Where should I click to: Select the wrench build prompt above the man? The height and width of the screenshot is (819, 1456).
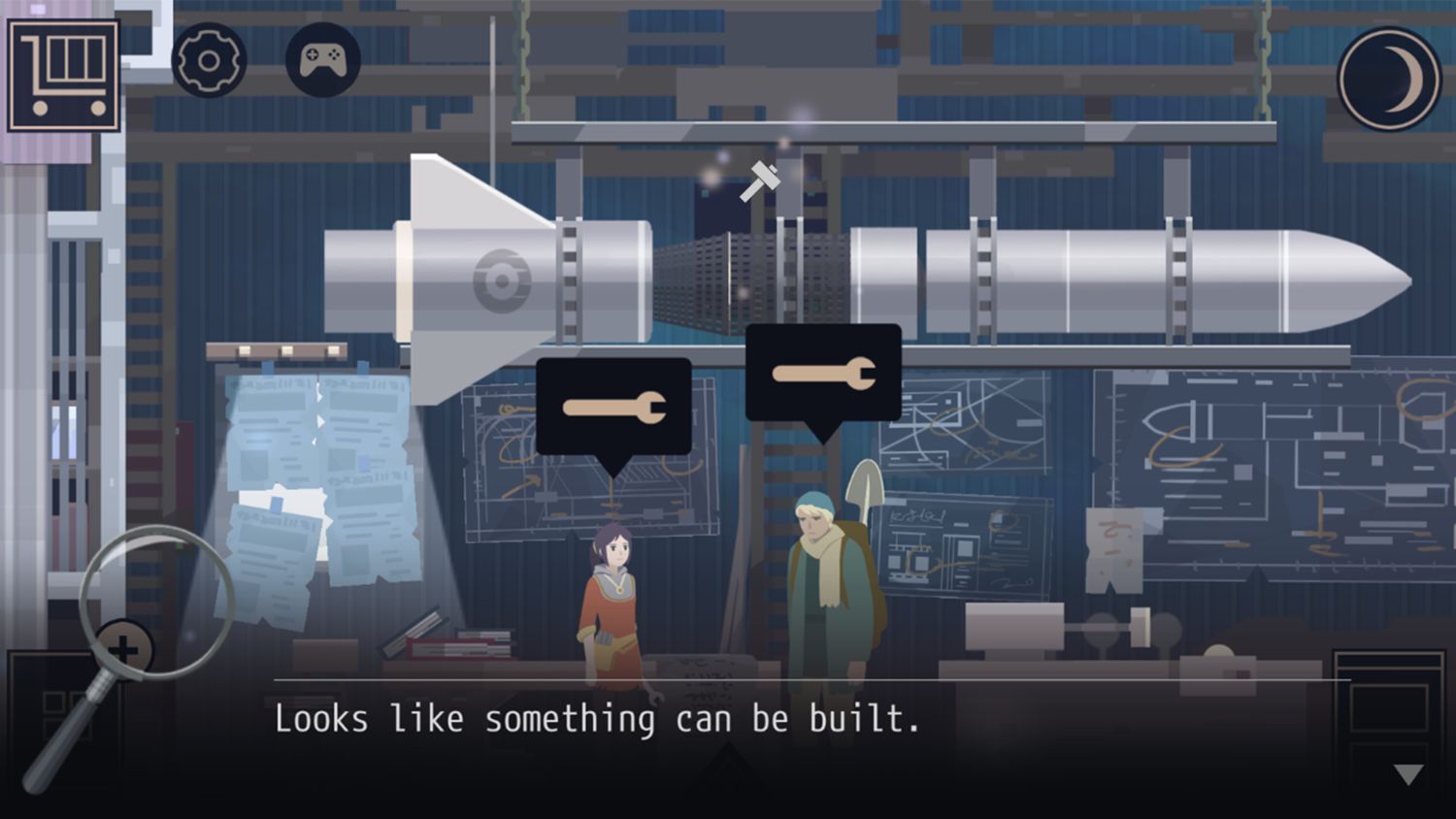(x=823, y=373)
